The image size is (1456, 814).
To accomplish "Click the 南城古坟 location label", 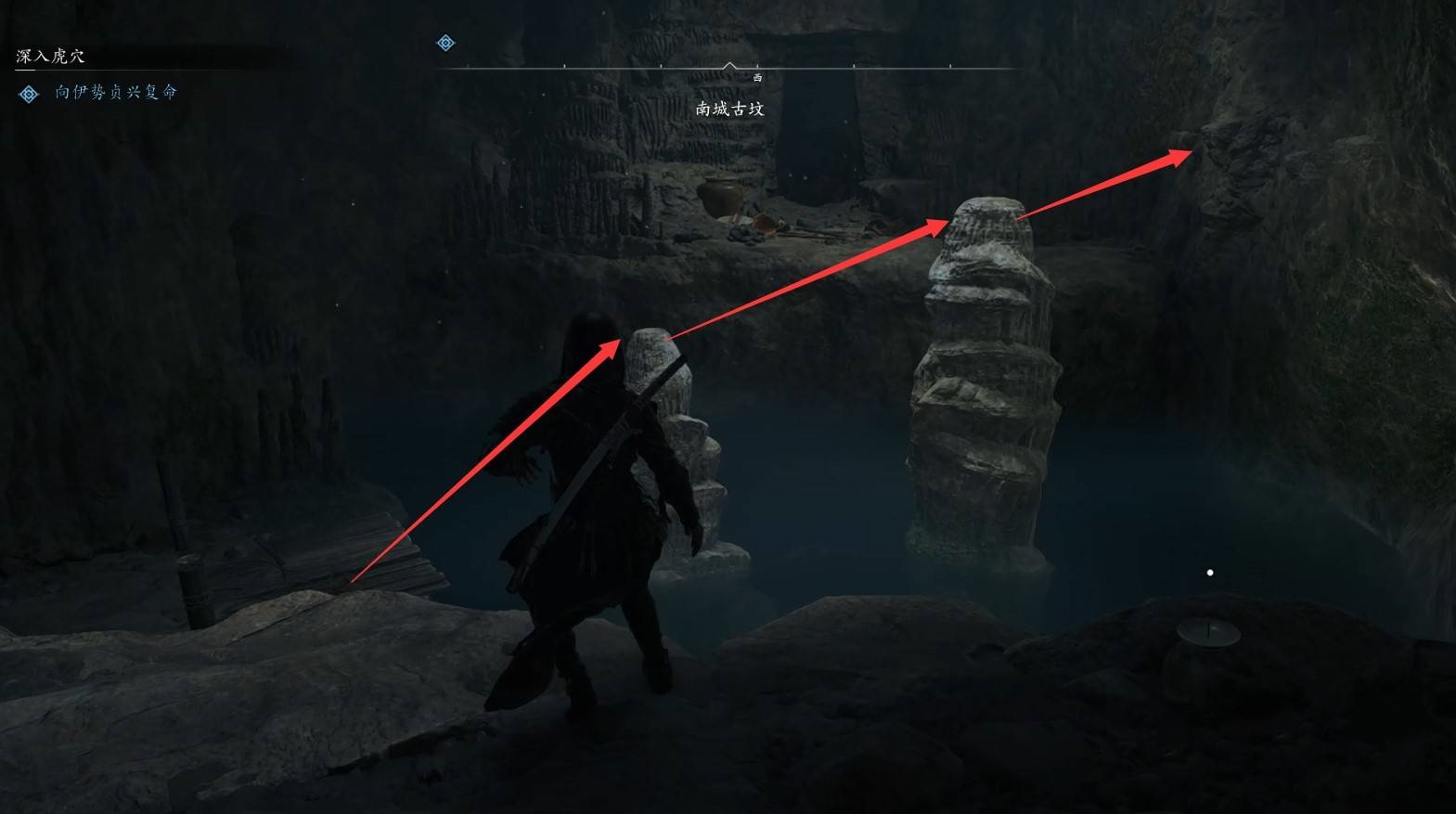I will (x=729, y=109).
